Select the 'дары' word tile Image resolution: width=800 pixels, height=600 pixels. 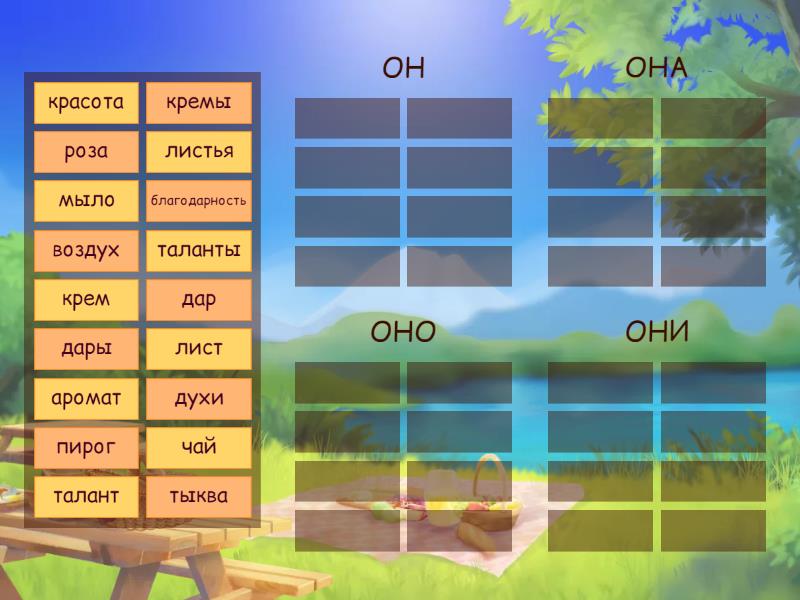coord(86,349)
